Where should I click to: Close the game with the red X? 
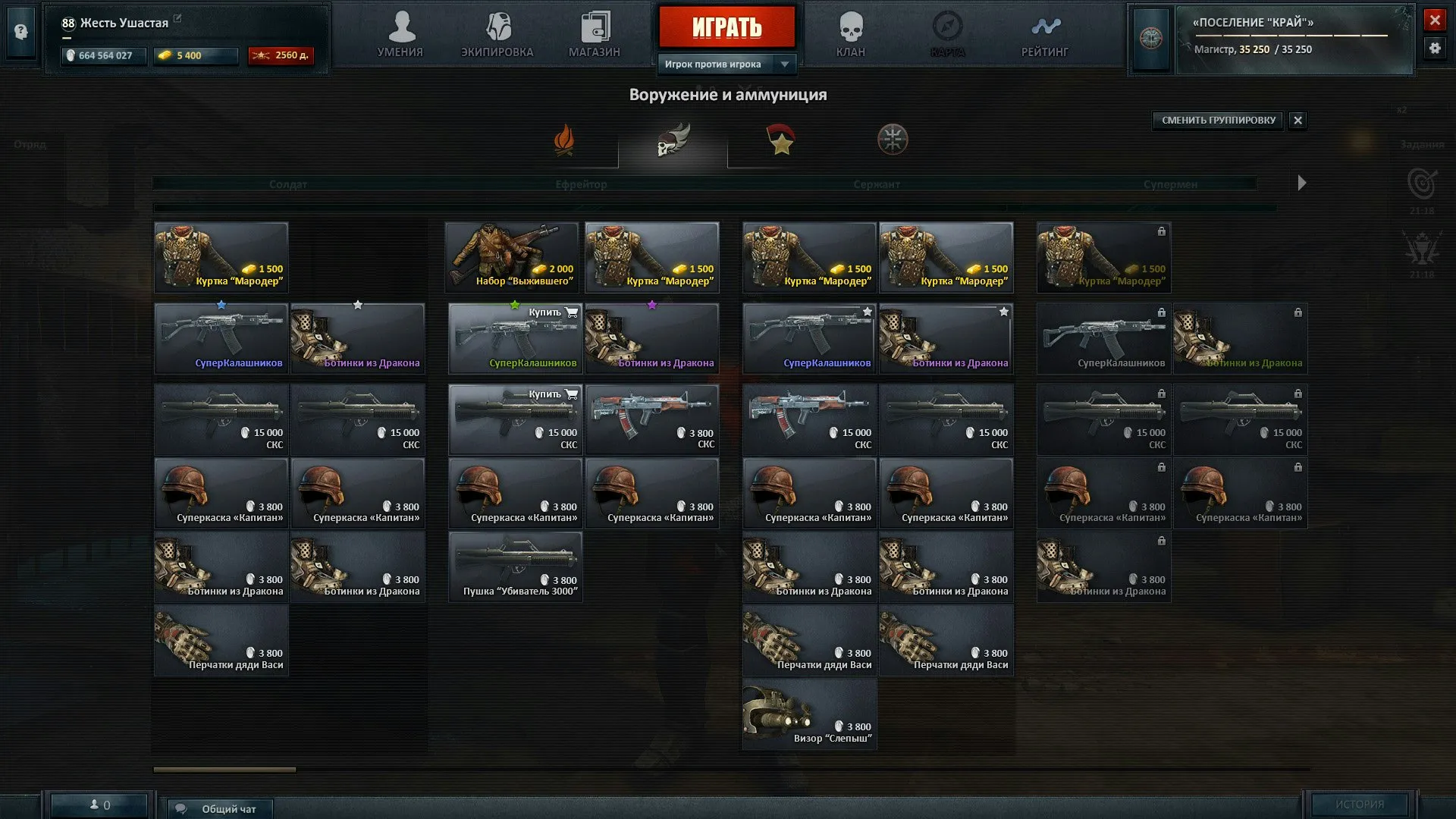coord(1434,20)
